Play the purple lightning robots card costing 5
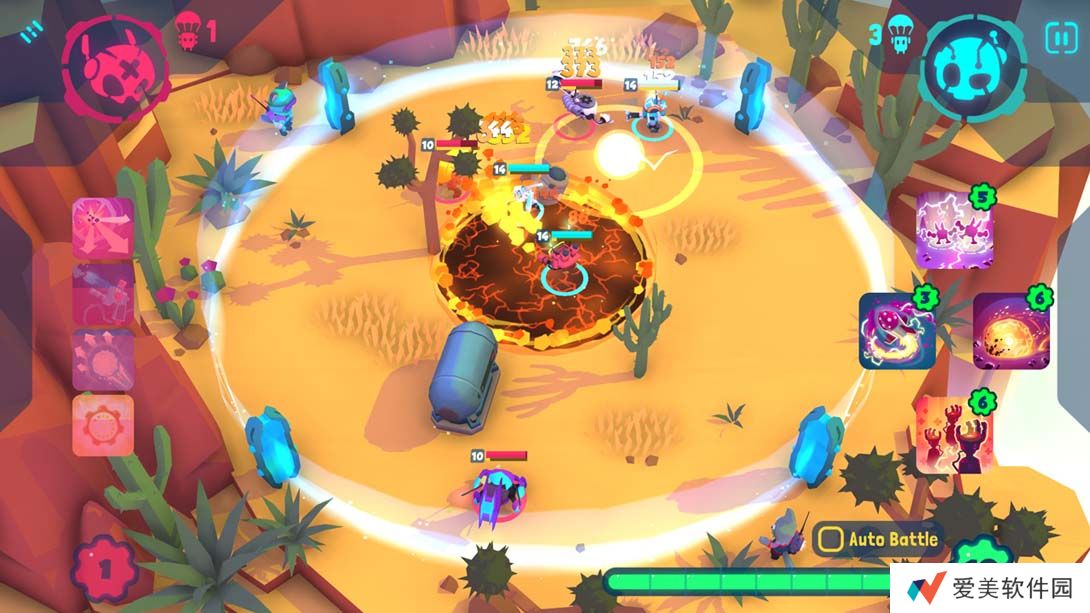This screenshot has height=613, width=1090. [x=954, y=228]
